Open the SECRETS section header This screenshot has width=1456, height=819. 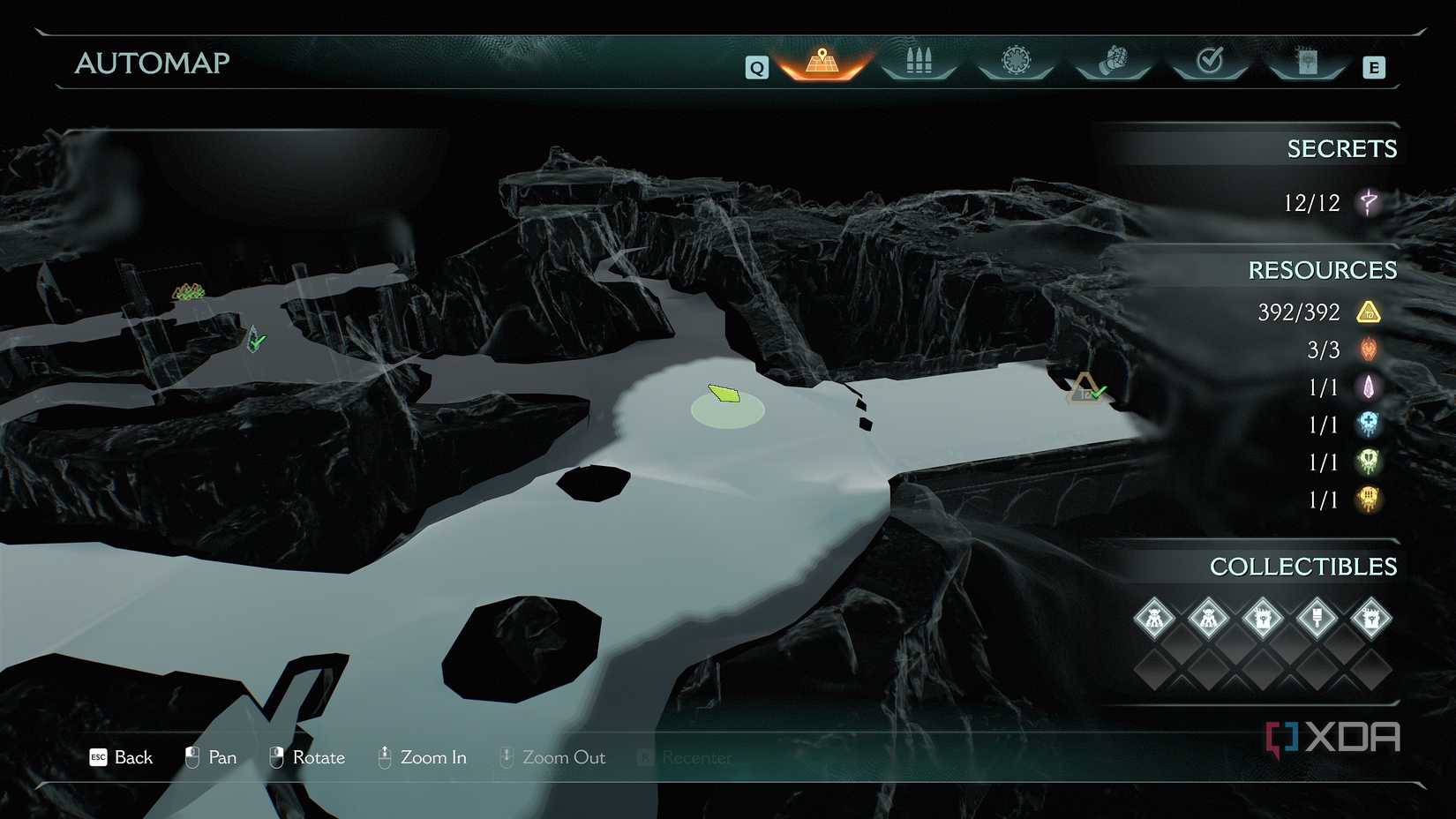click(x=1342, y=148)
